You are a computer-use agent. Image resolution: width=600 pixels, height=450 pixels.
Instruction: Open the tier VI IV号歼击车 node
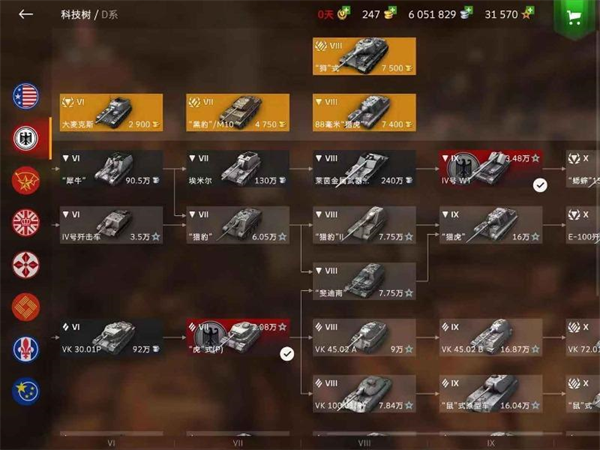[111, 225]
